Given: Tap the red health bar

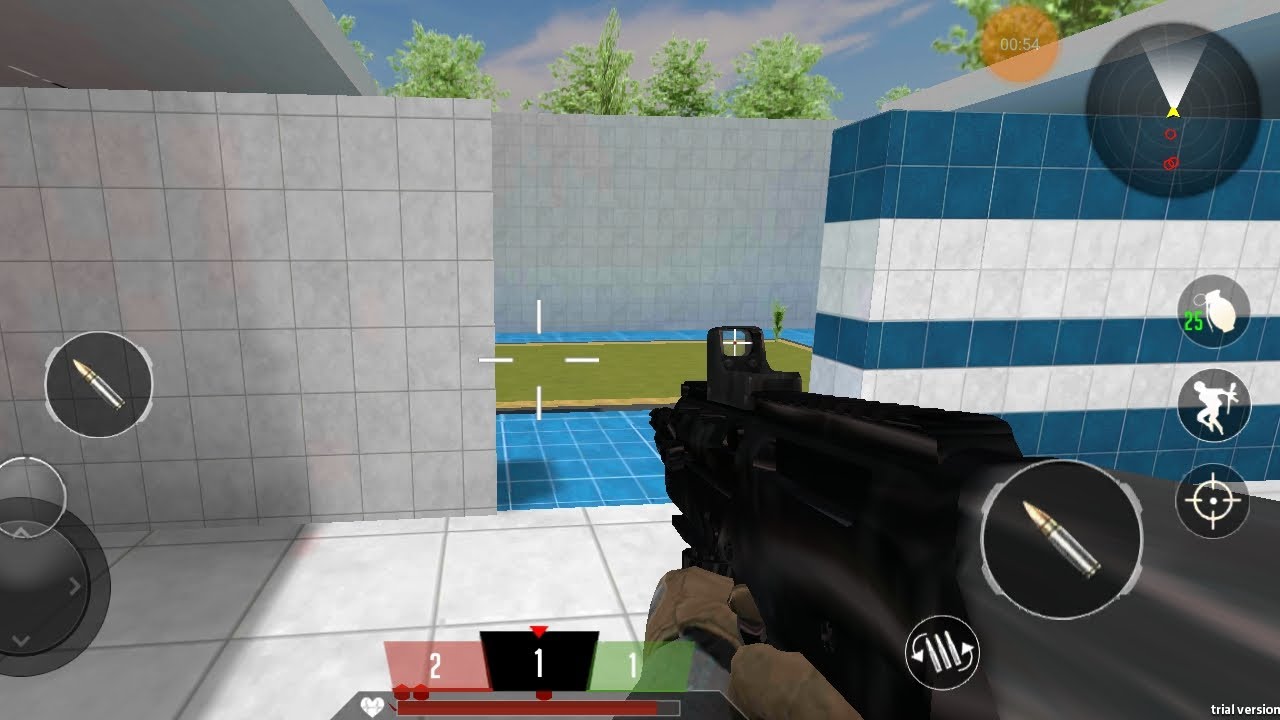Looking at the screenshot, I should [530, 707].
